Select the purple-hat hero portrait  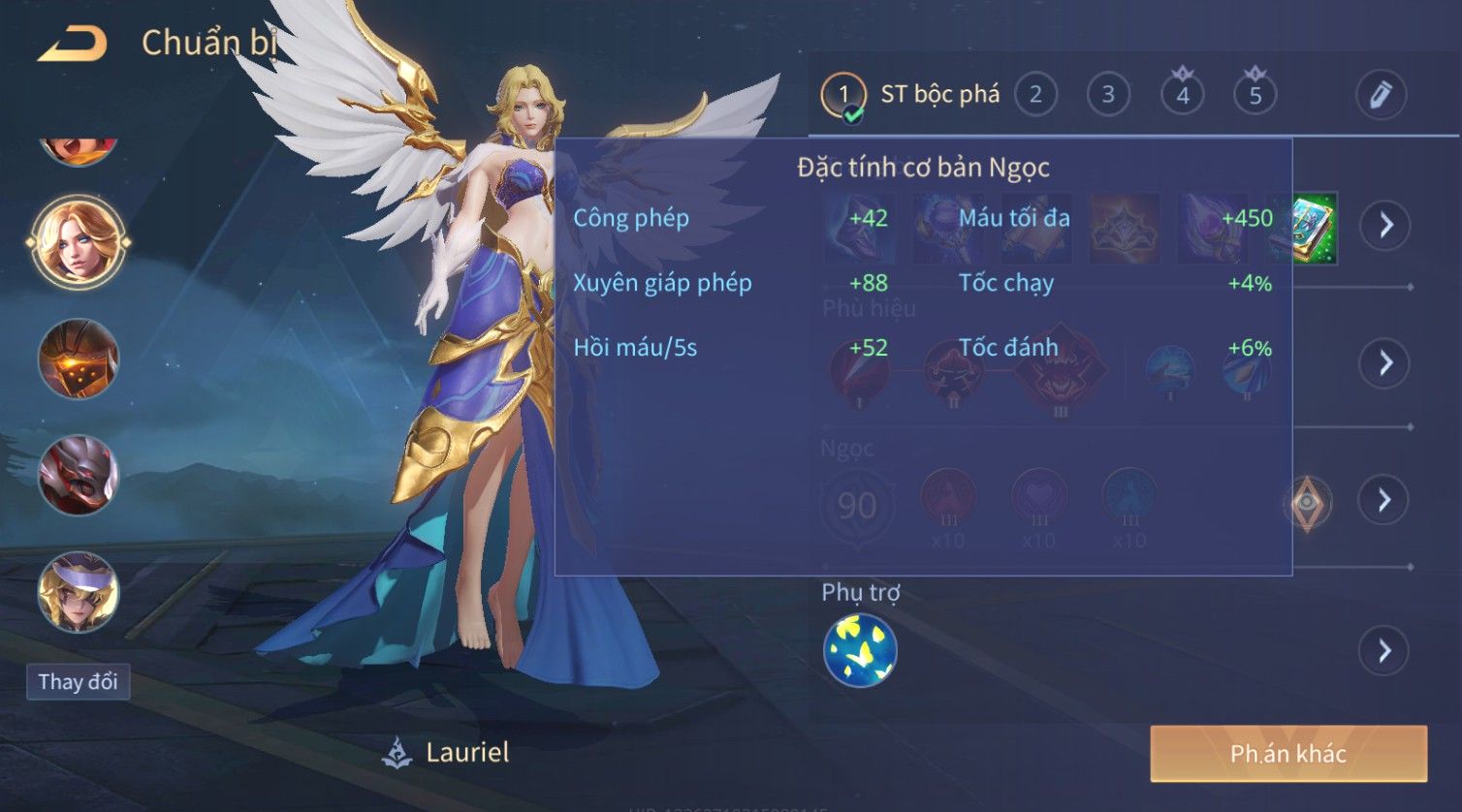78,591
